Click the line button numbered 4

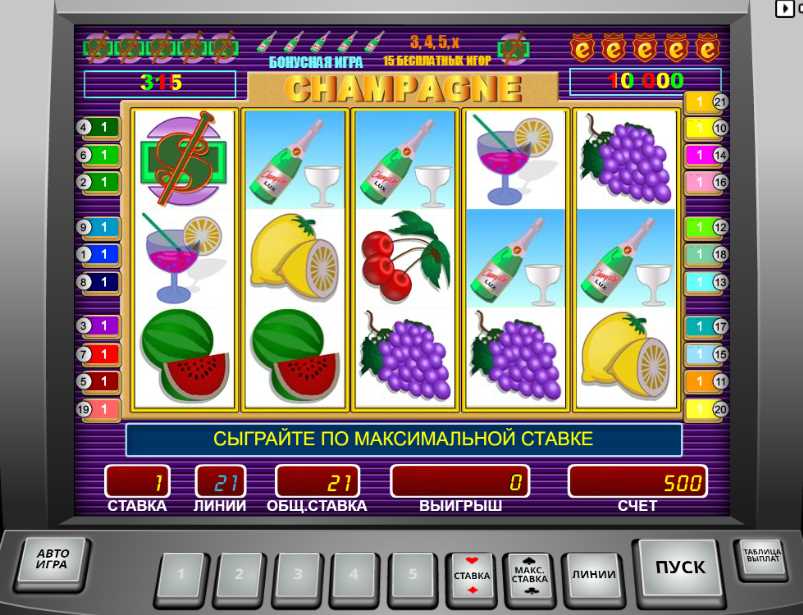coord(354,575)
